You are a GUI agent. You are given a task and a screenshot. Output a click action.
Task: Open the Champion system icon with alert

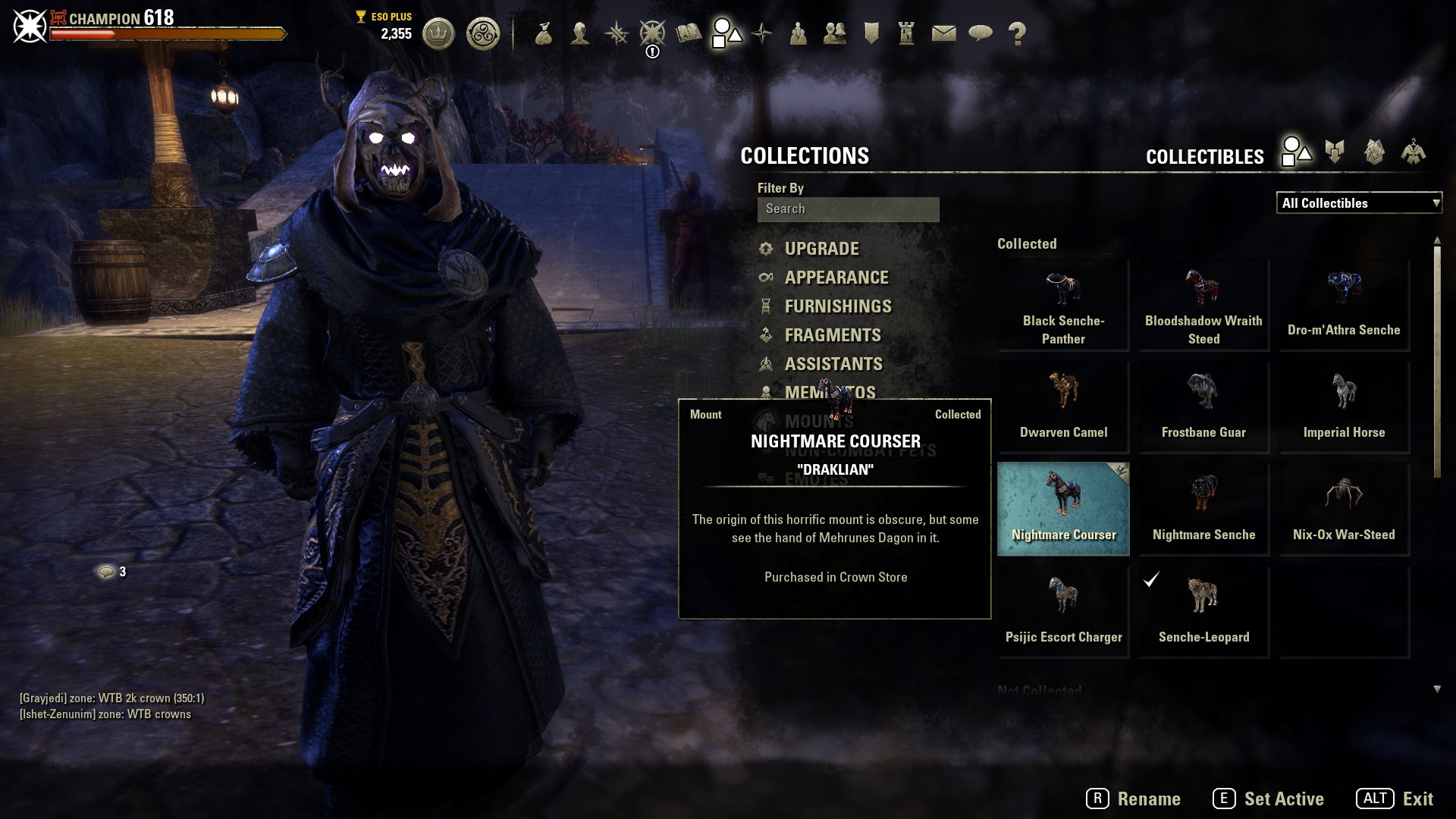(x=652, y=33)
